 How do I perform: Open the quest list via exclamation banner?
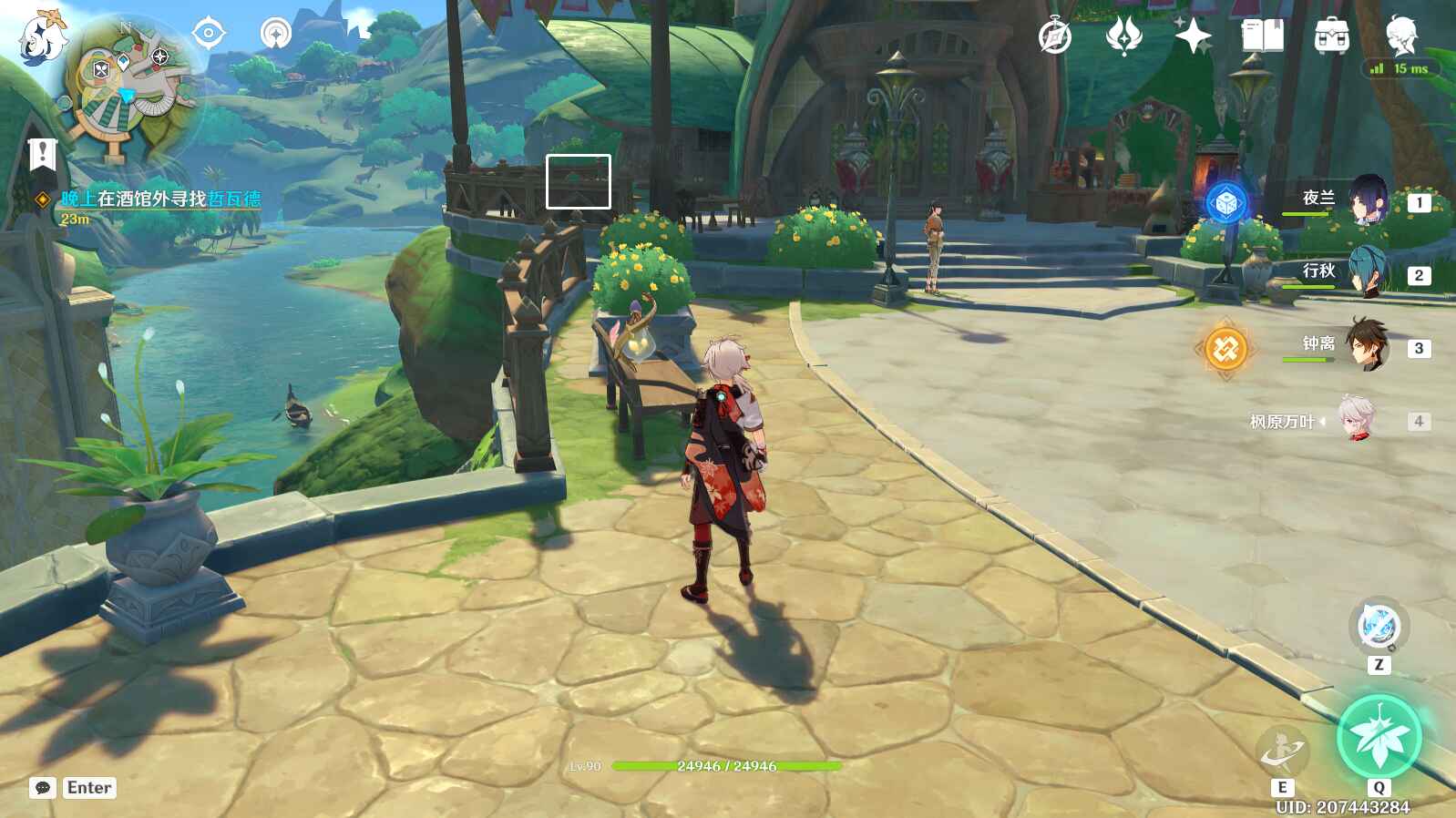[42, 155]
